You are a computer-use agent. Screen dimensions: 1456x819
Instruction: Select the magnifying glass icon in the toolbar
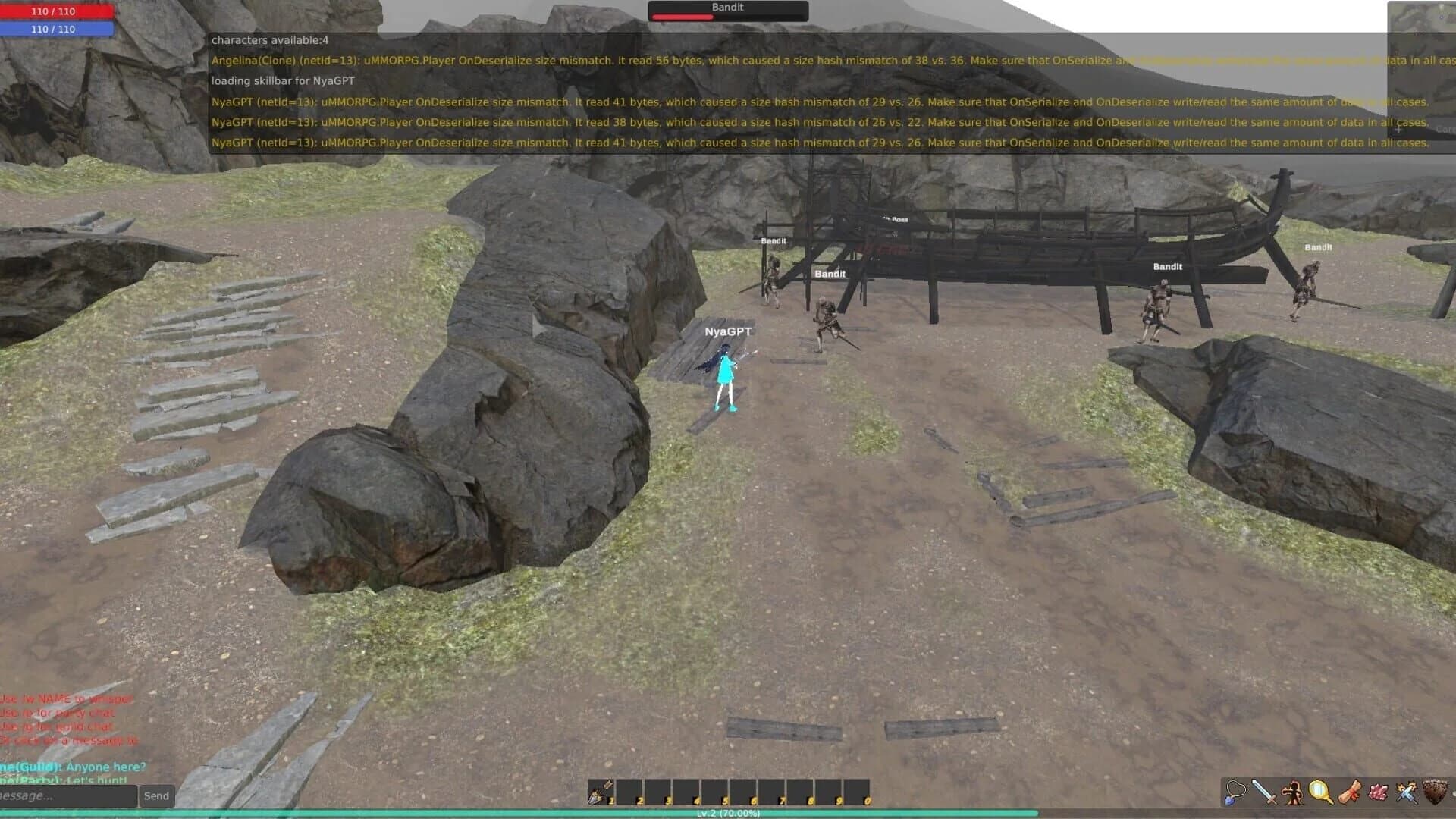tap(1321, 792)
